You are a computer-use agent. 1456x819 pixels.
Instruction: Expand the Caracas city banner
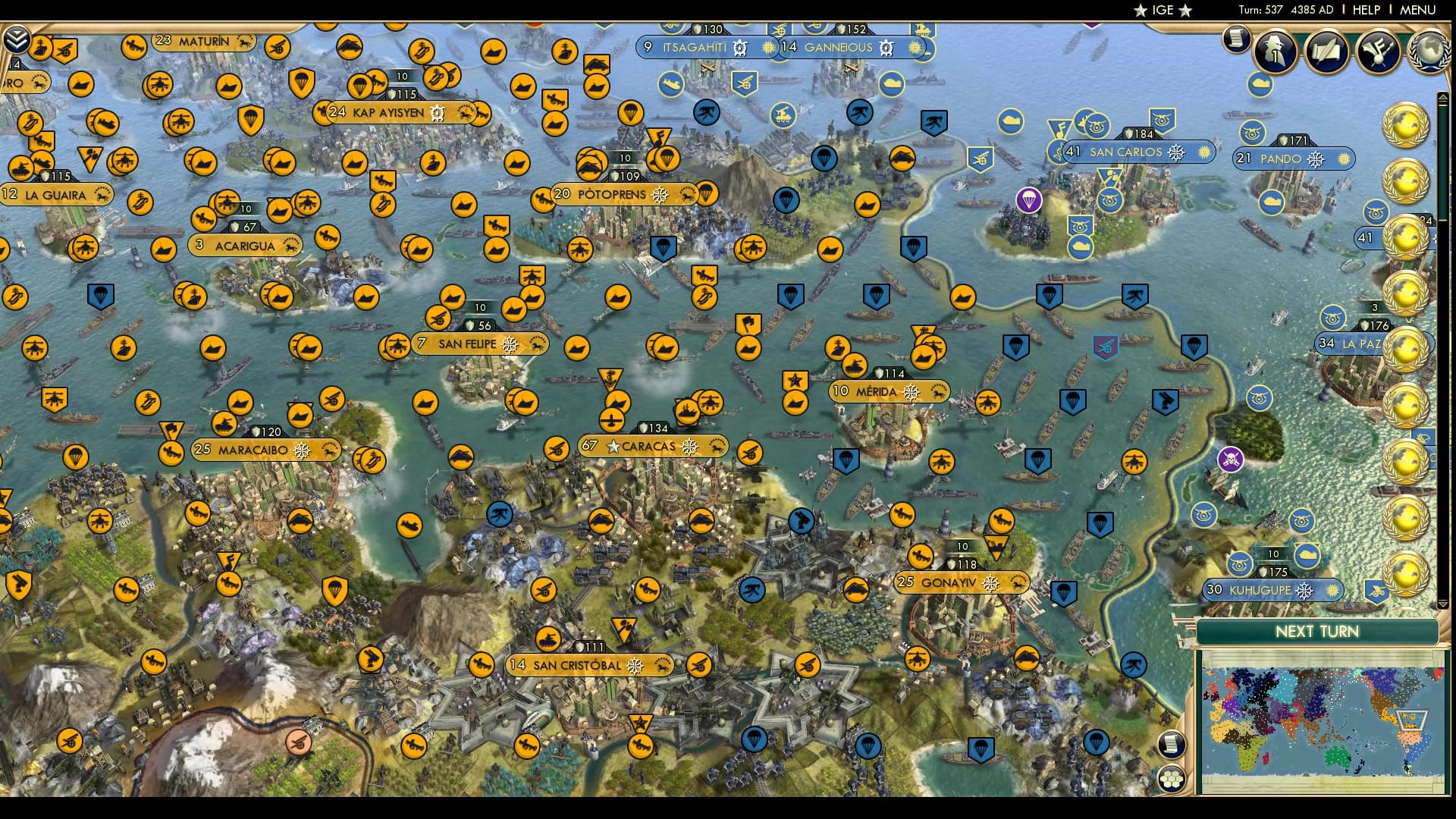click(650, 447)
